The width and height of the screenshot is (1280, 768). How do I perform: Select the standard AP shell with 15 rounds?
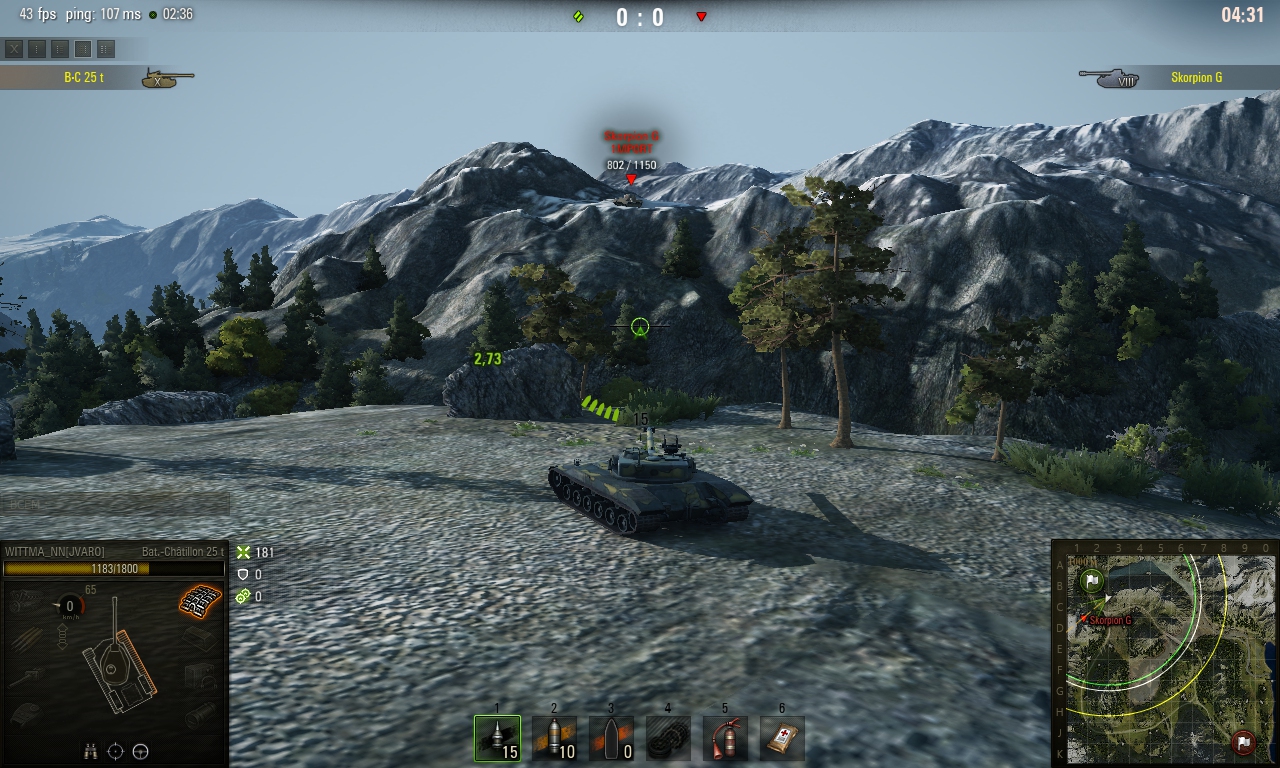(x=497, y=738)
